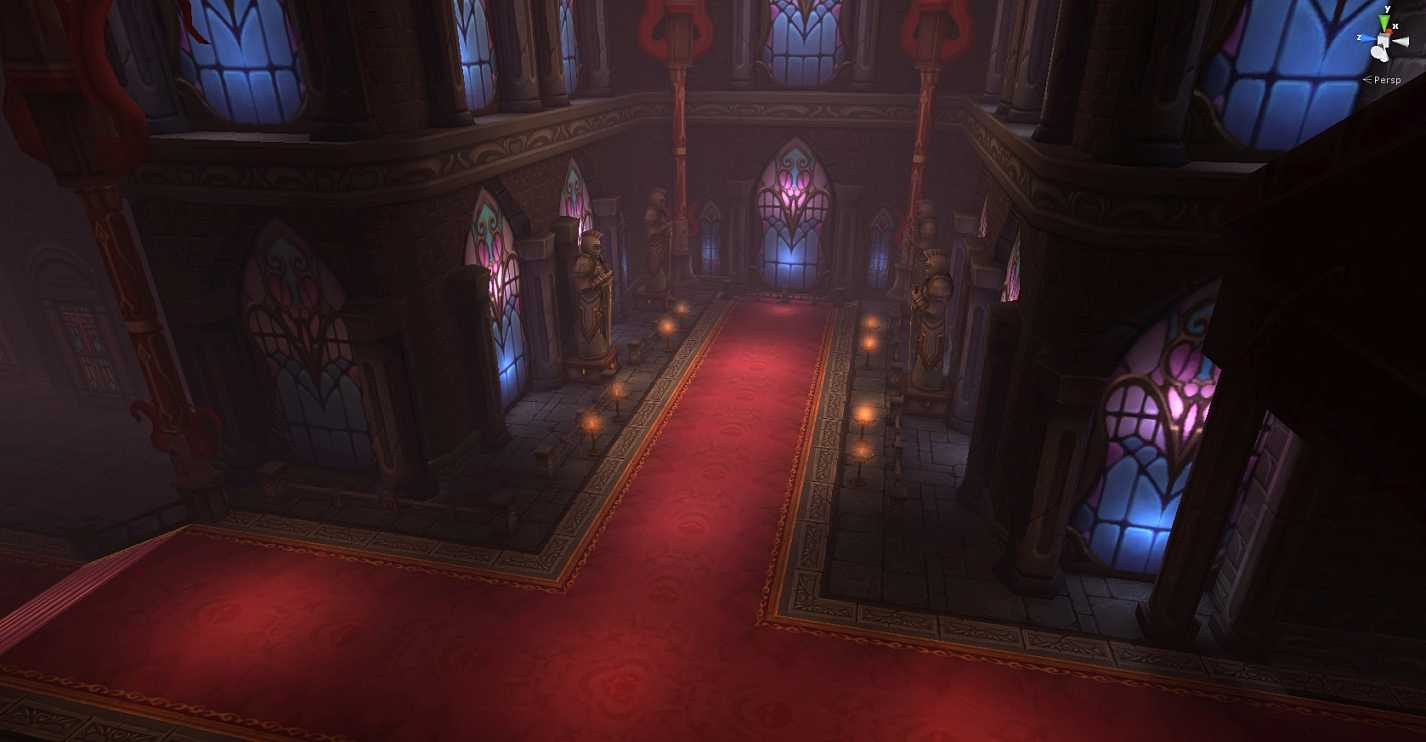This screenshot has height=742, width=1426.
Task: Toggle the Persp projection label
Action: (1386, 80)
